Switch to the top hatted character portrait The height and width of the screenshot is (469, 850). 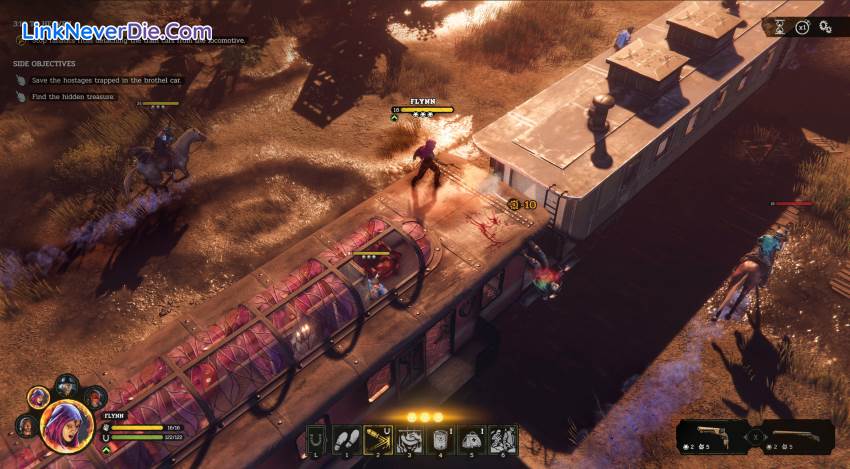(x=67, y=386)
